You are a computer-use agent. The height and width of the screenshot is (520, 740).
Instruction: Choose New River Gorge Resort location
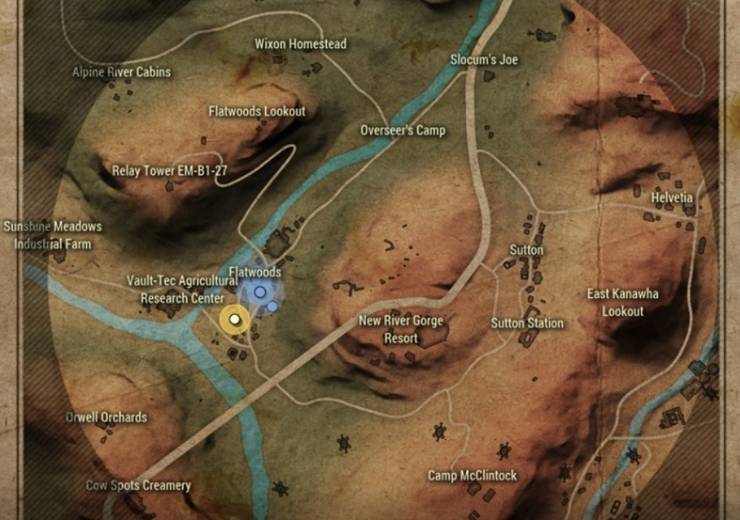400,329
